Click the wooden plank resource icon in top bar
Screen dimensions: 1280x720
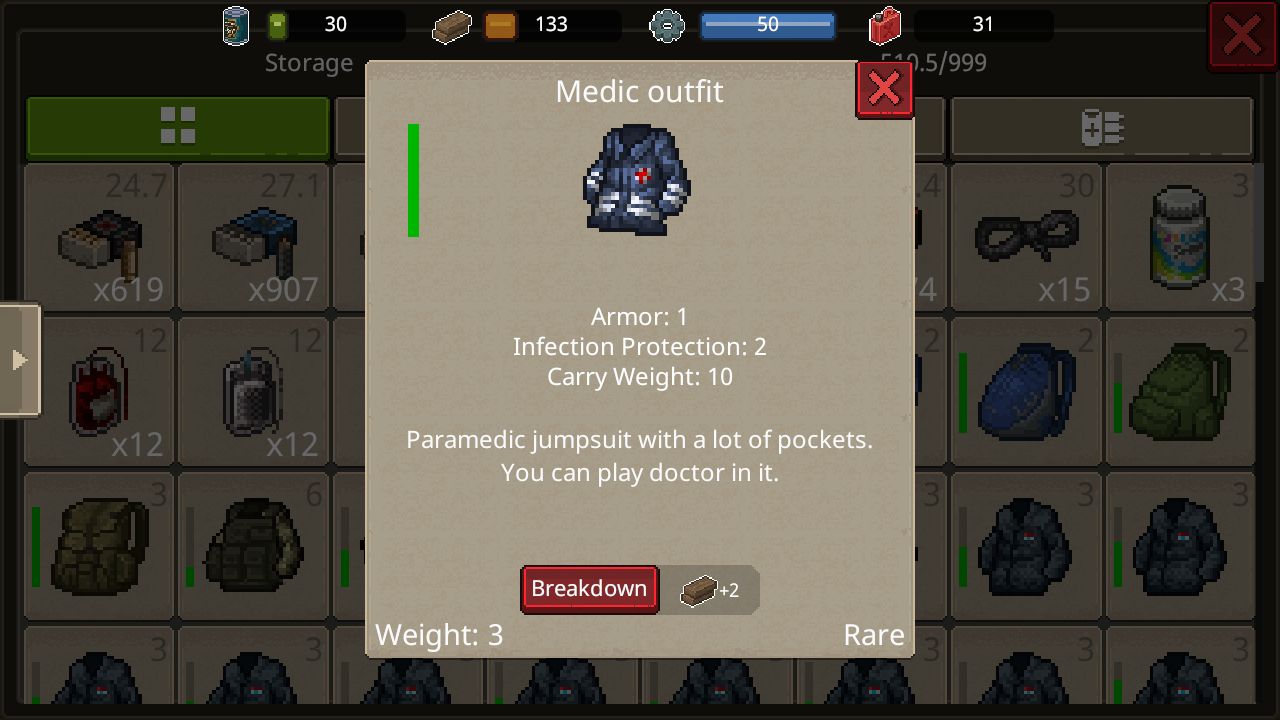point(451,26)
